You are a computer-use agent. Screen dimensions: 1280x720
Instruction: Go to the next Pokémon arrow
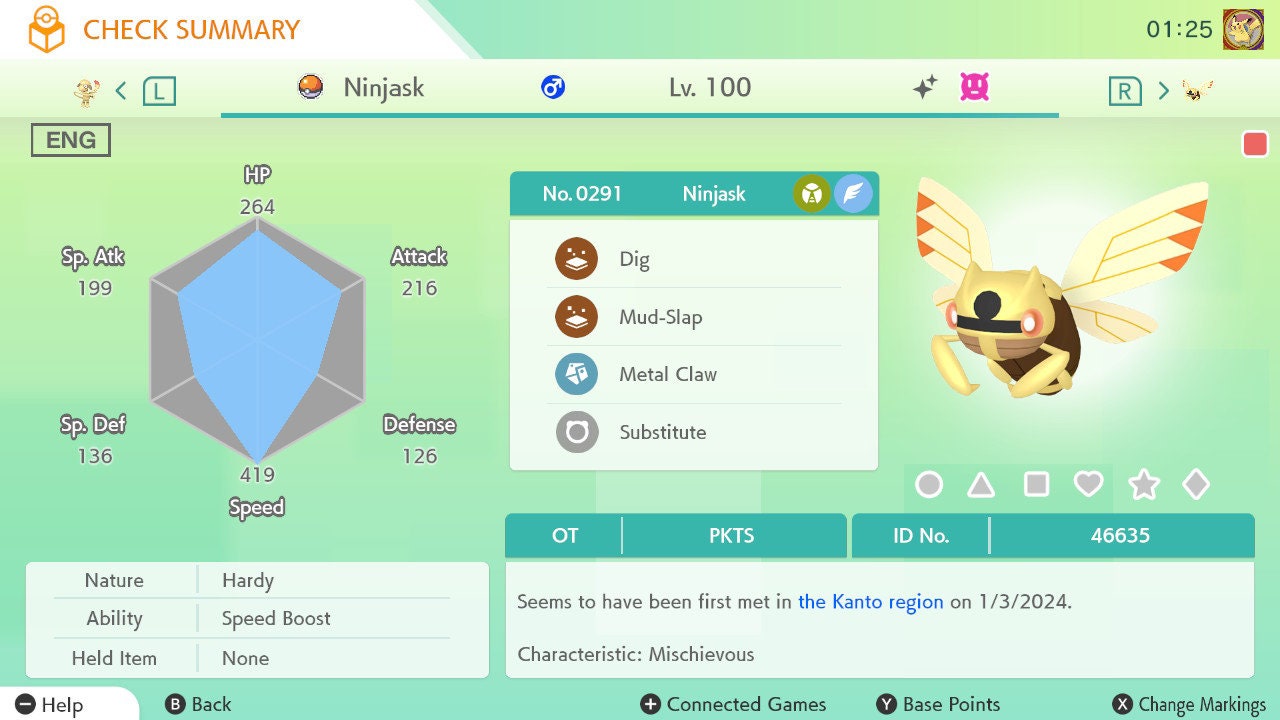[x=1163, y=91]
